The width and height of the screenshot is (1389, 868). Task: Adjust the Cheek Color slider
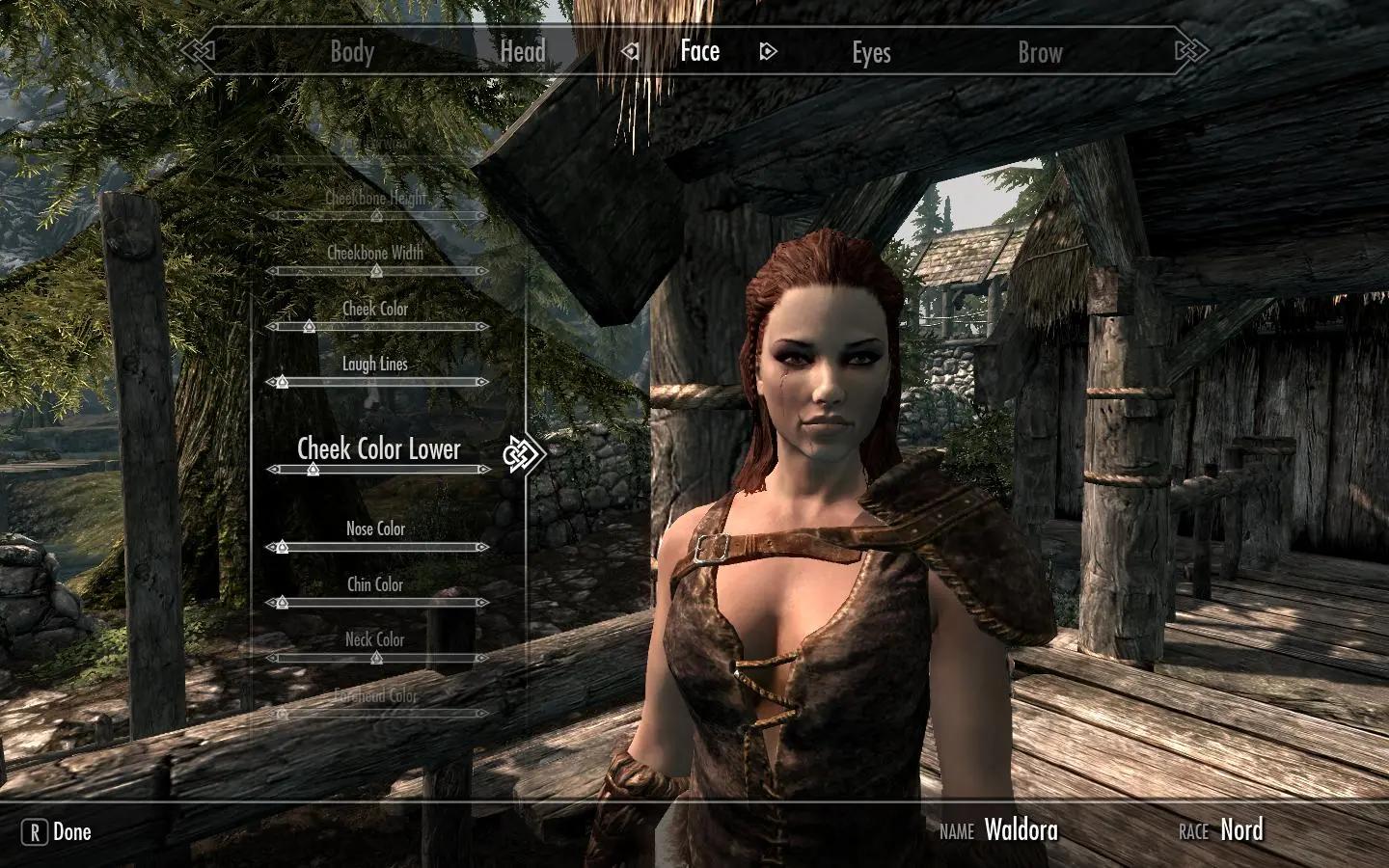pyautogui.click(x=310, y=327)
